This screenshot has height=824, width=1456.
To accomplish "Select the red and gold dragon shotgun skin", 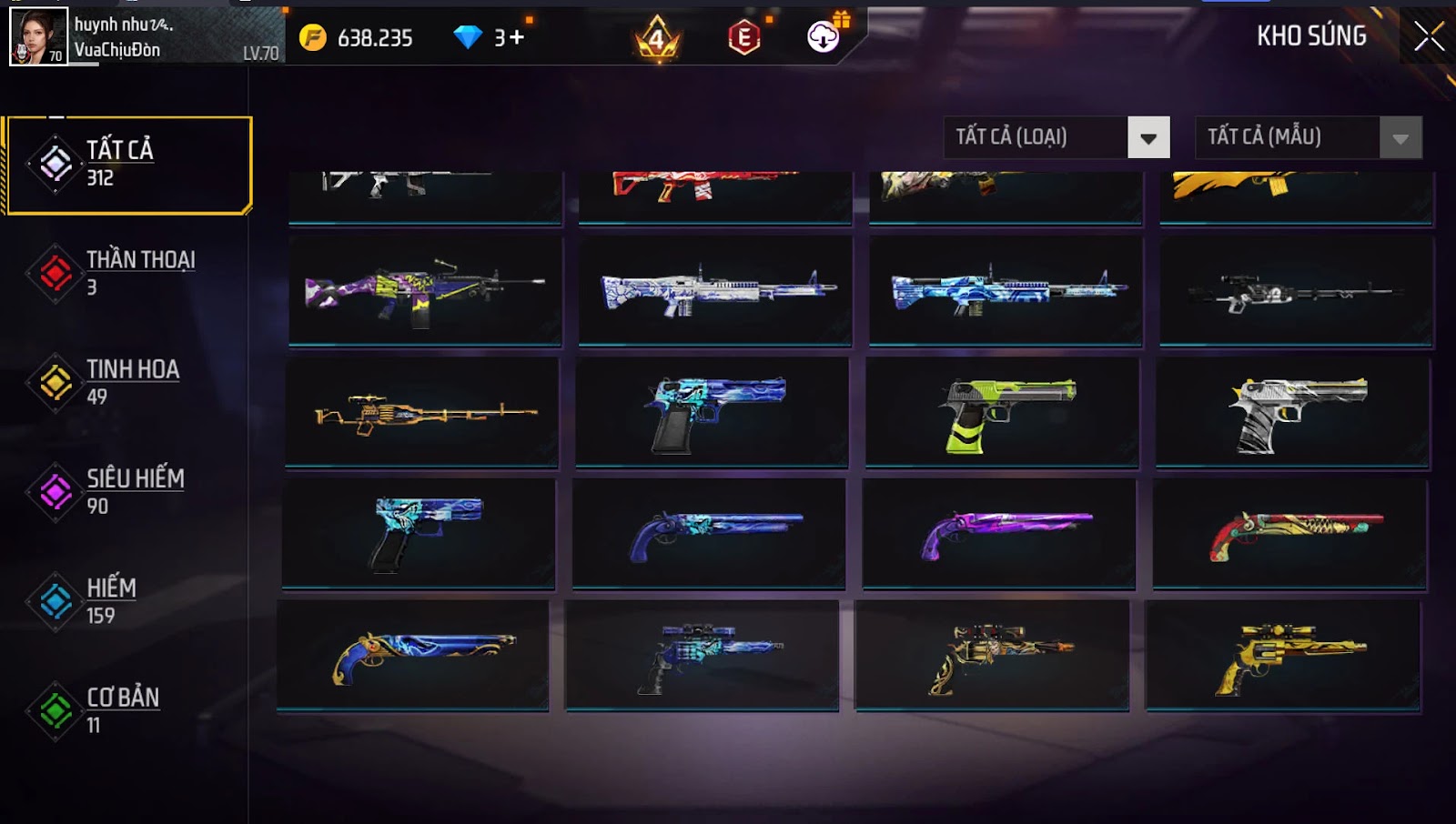I will tap(1289, 534).
